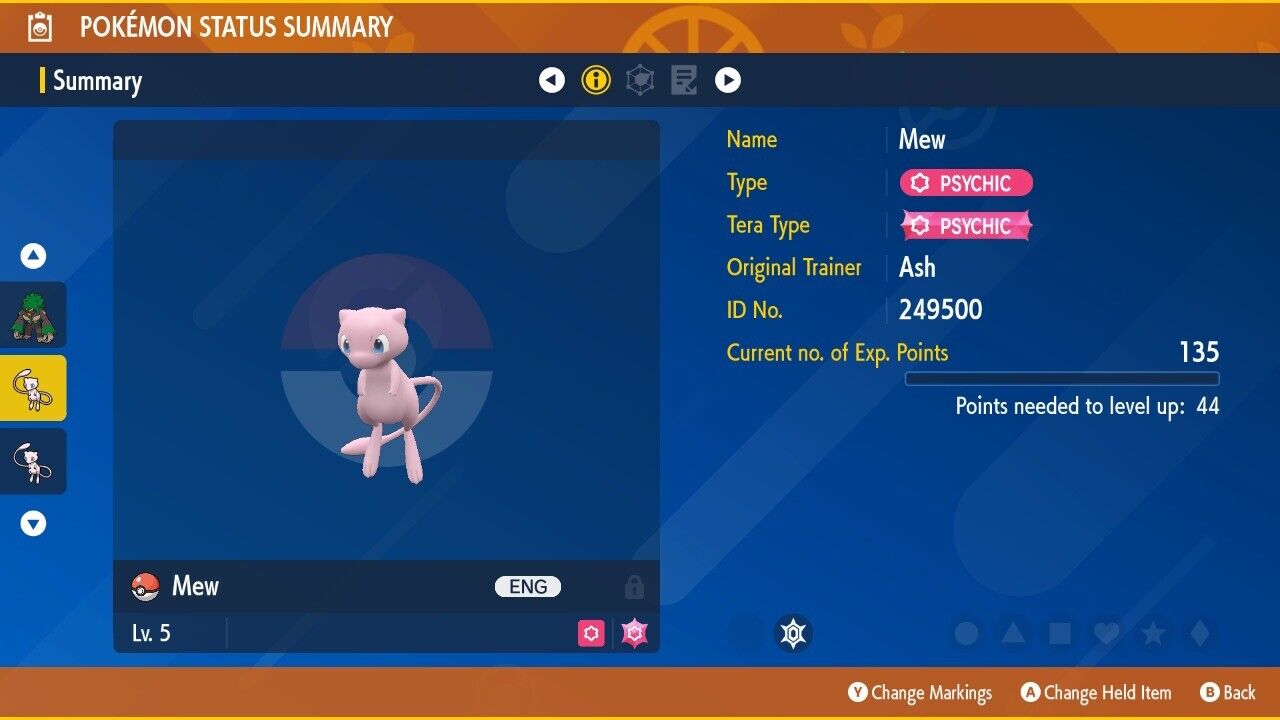The image size is (1280, 720).
Task: Select the info summary tab icon
Action: [596, 80]
